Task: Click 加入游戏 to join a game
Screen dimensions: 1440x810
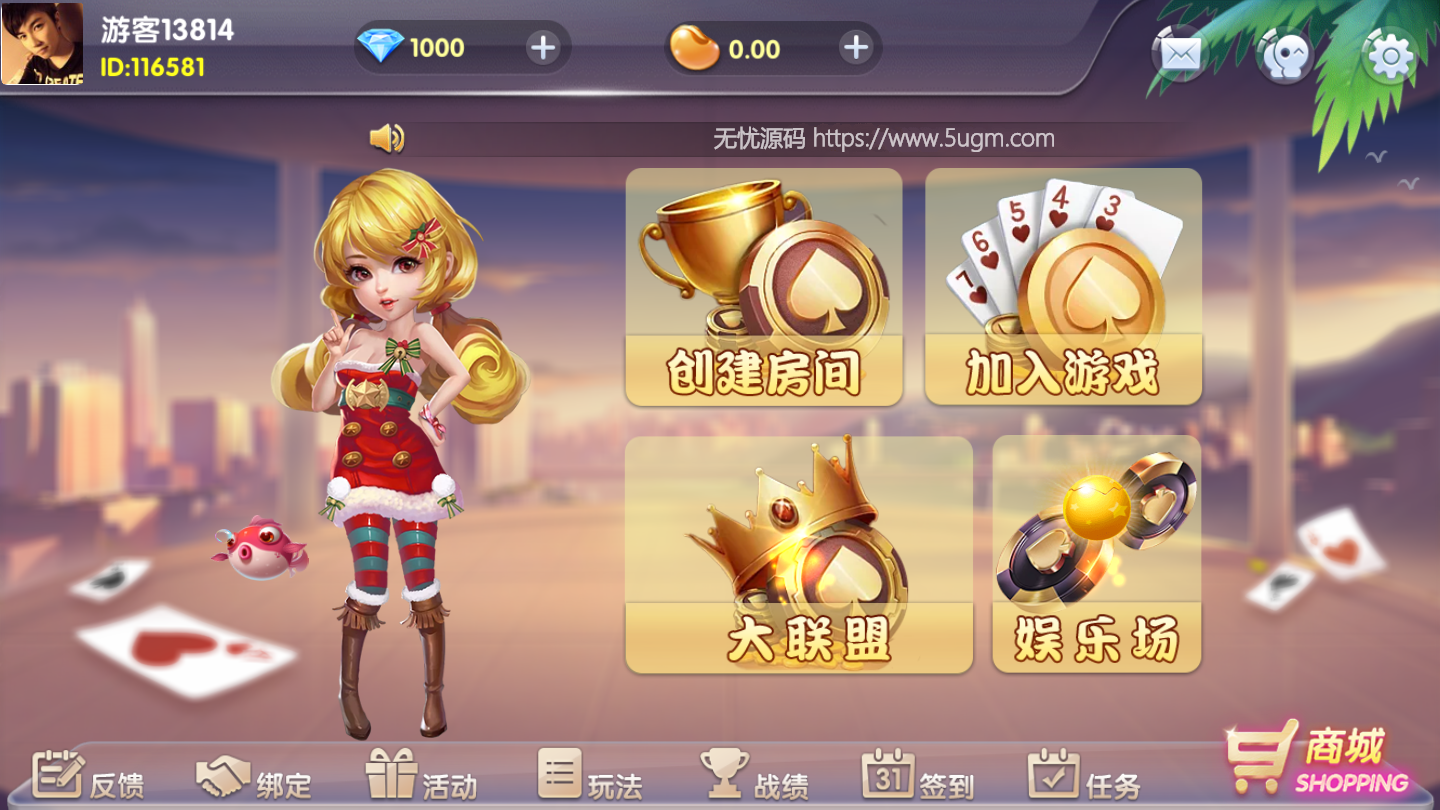Action: [1063, 288]
